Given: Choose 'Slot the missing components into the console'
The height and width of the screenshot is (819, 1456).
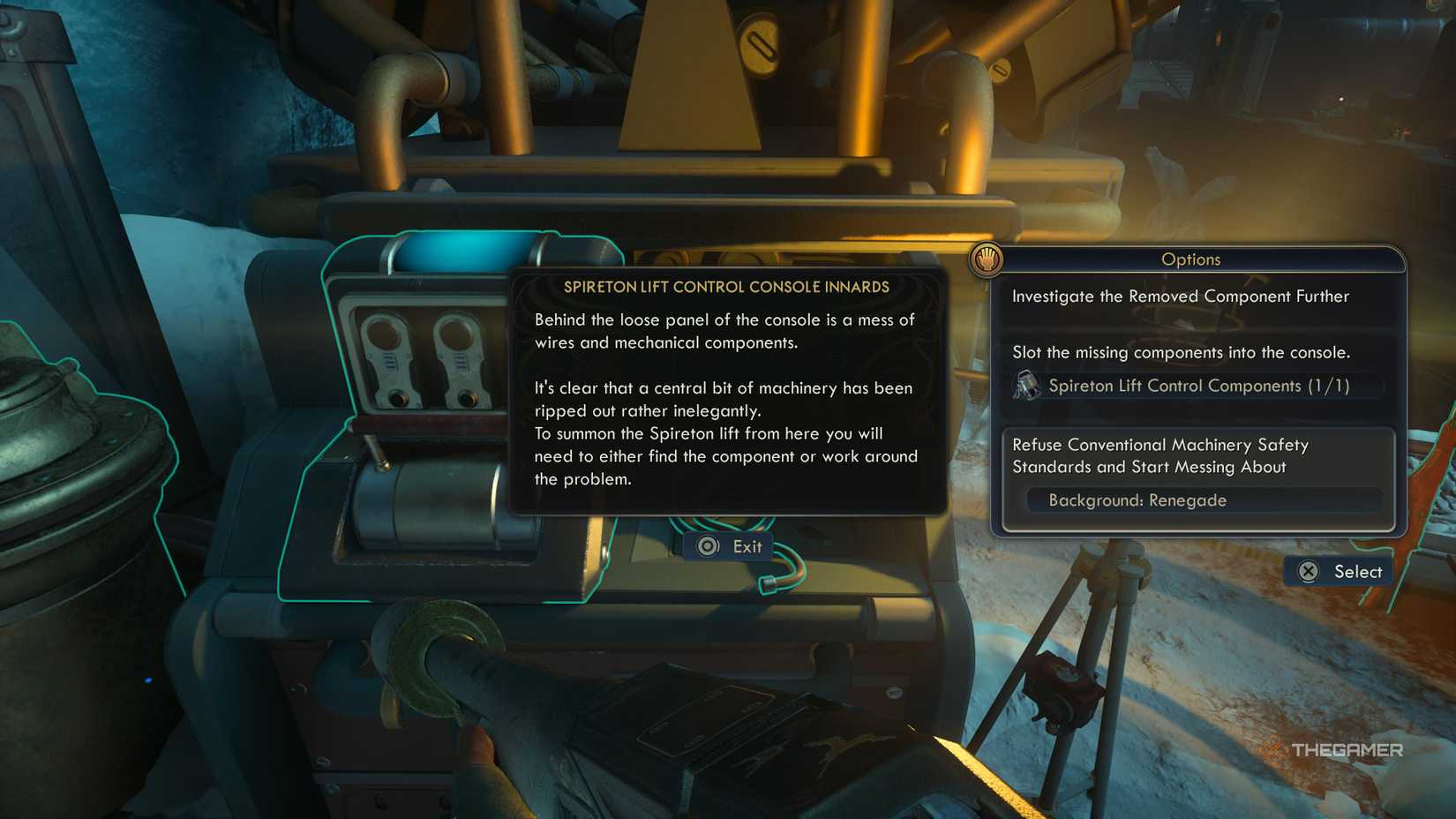Looking at the screenshot, I should point(1182,352).
